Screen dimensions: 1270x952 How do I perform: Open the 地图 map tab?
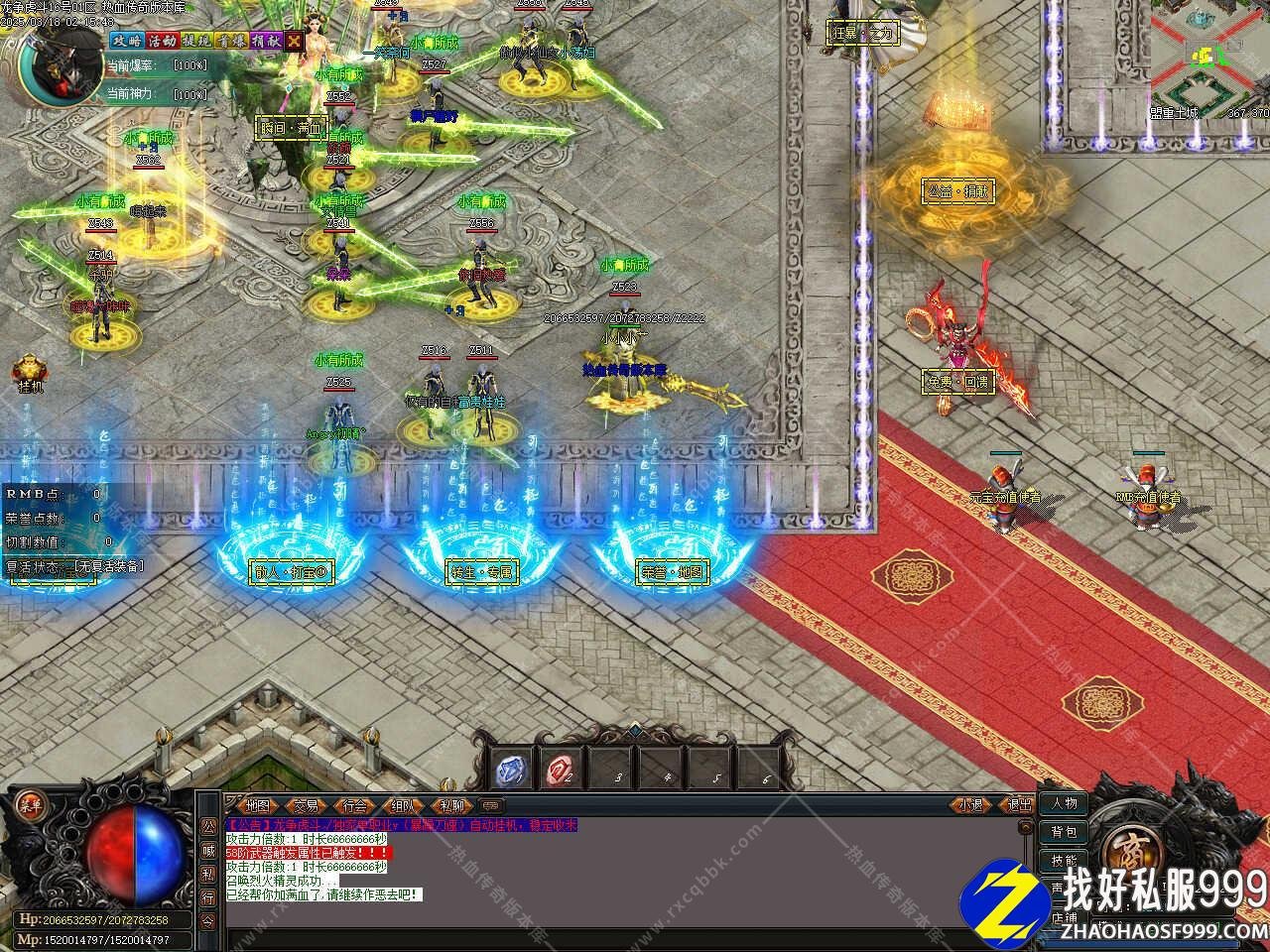coord(257,806)
